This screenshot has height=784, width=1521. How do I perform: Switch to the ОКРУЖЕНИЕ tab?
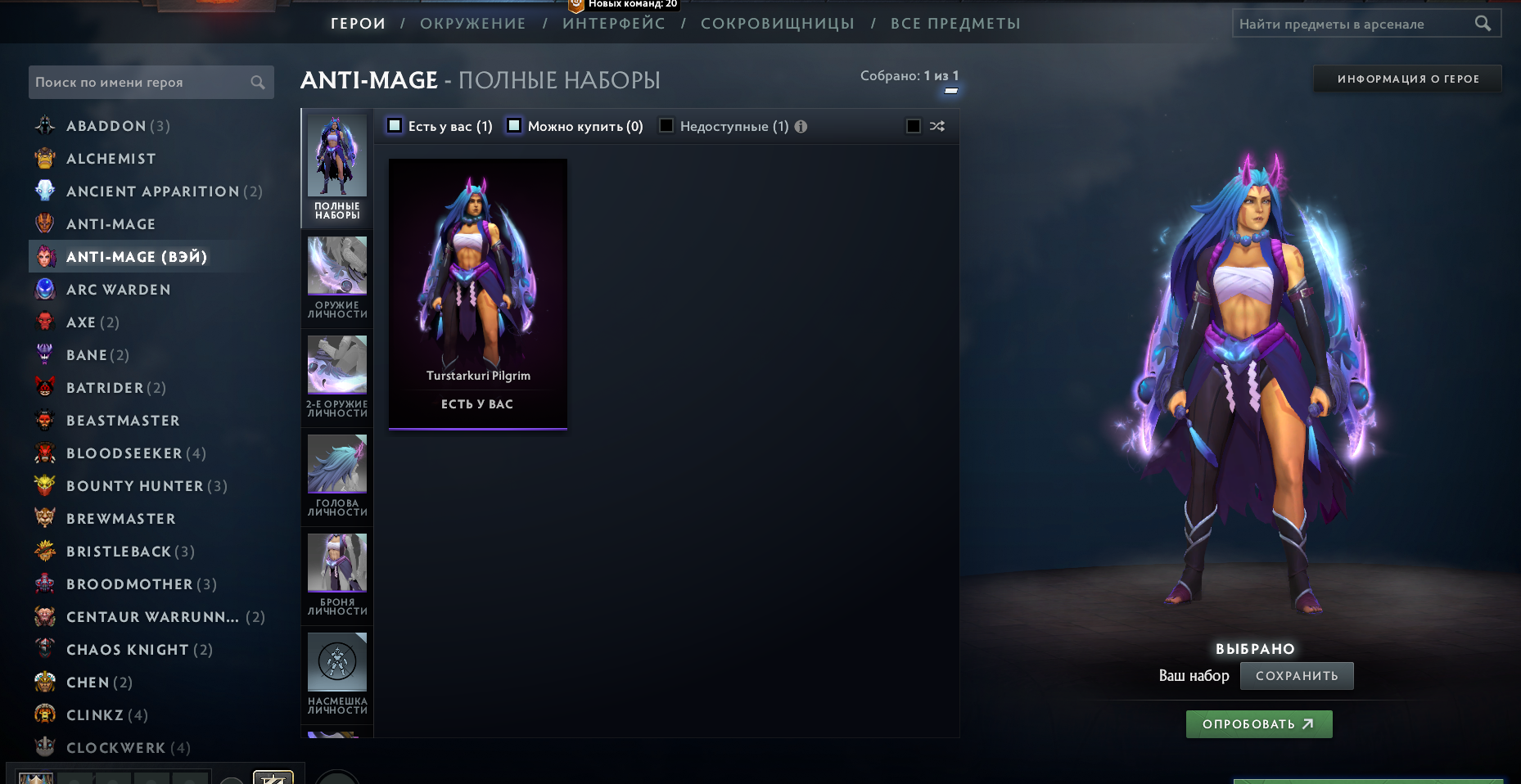point(472,24)
